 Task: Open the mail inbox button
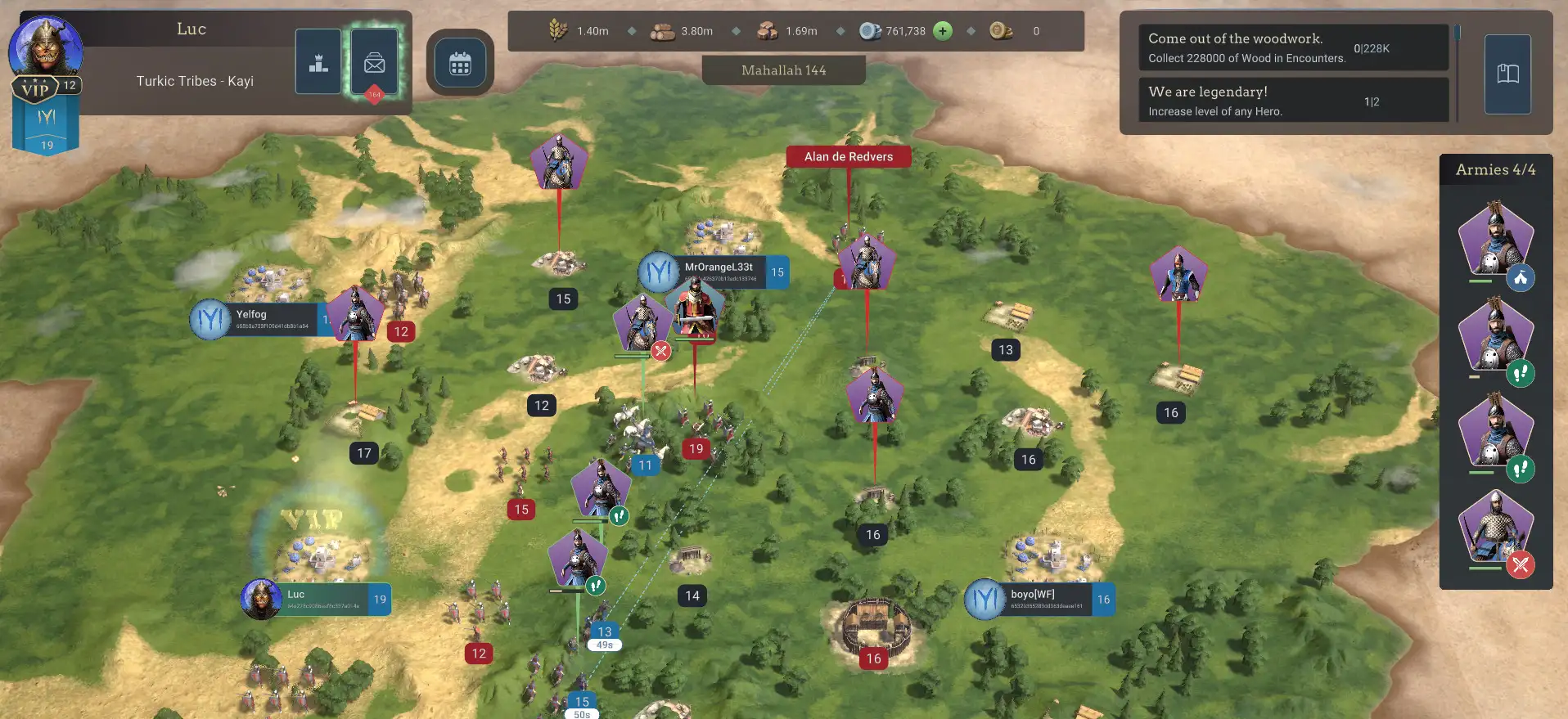[x=375, y=62]
